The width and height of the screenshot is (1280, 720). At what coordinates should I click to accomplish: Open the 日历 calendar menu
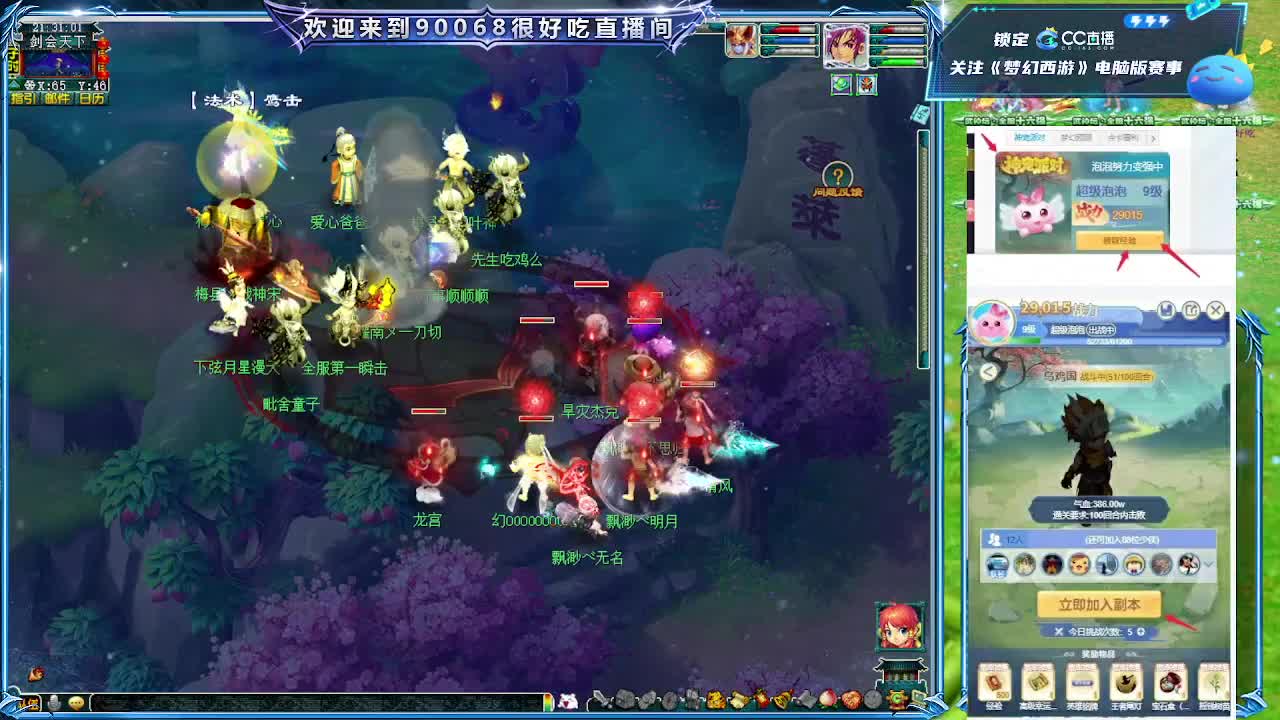[92, 97]
